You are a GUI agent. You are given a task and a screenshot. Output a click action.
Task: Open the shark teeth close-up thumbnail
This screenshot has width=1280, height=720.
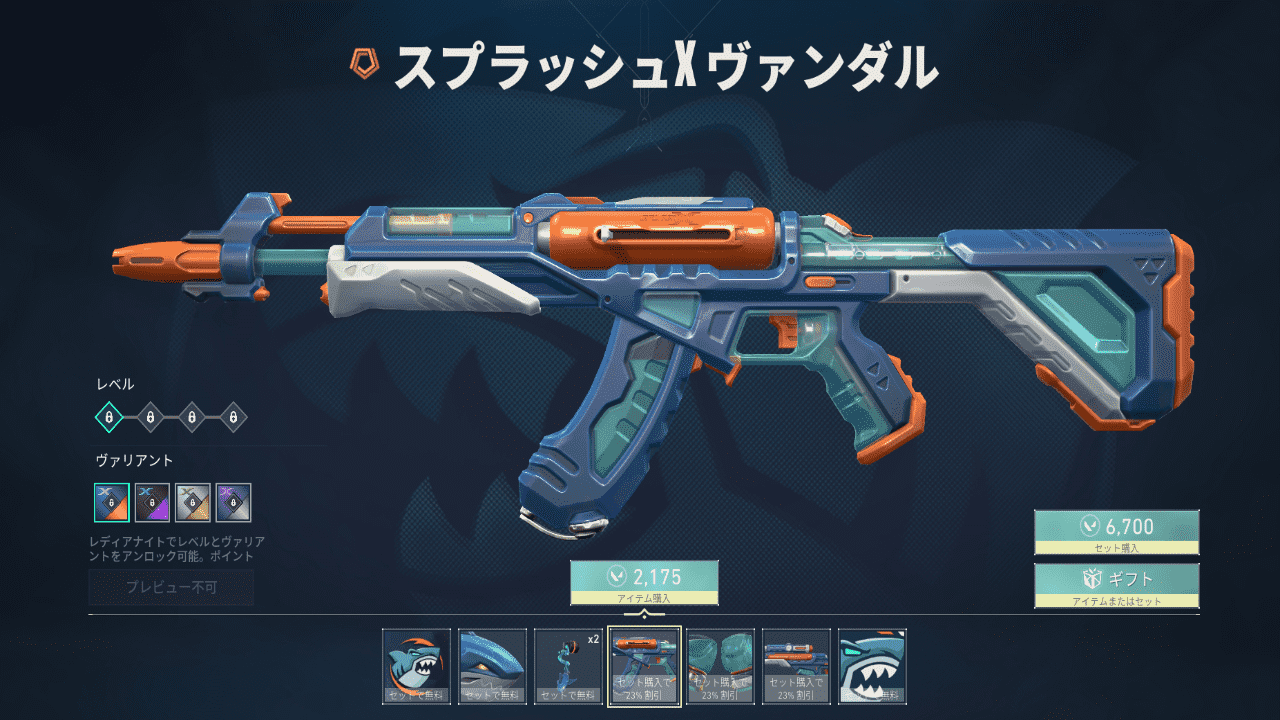click(x=872, y=666)
